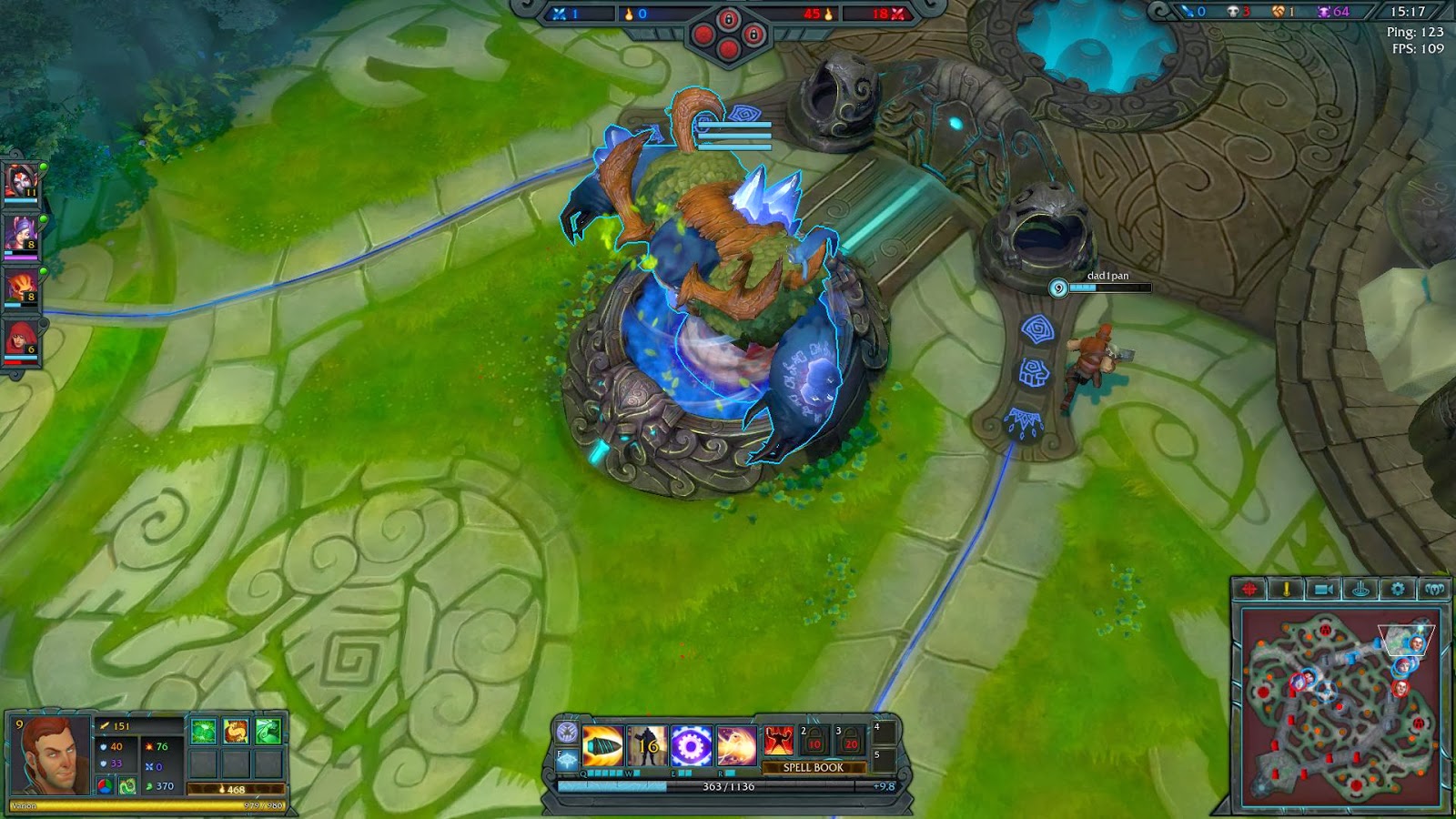Select the Q drill shot ability
This screenshot has height=819, width=1456.
pos(602,746)
